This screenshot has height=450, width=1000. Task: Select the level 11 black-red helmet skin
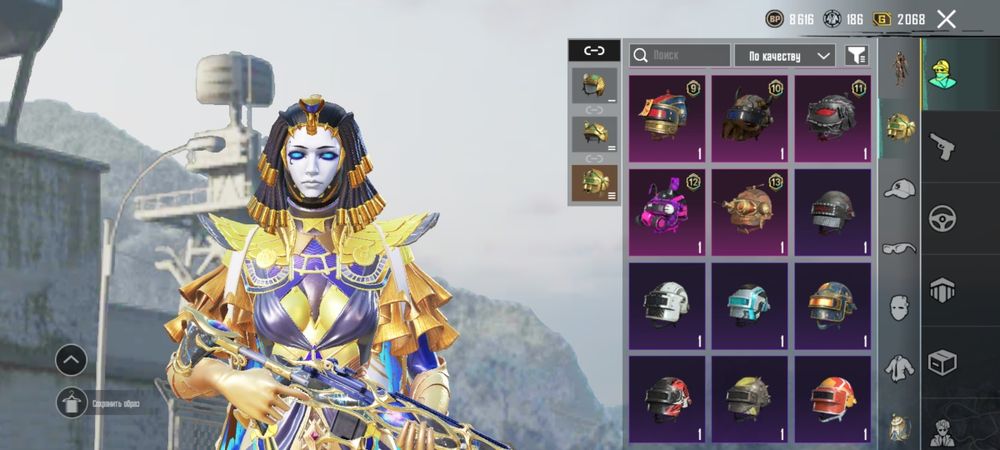coord(833,118)
